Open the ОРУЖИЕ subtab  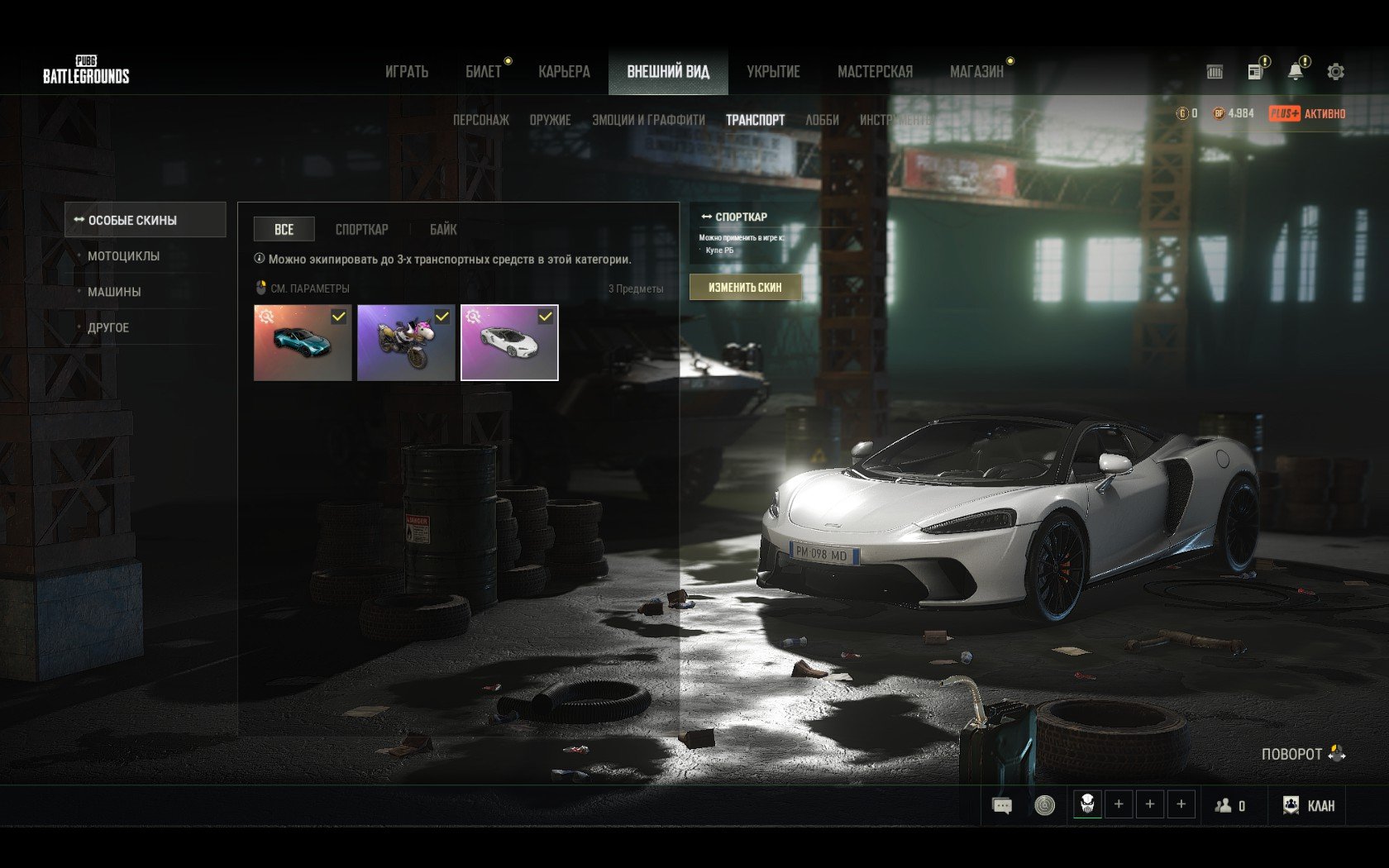tap(550, 120)
